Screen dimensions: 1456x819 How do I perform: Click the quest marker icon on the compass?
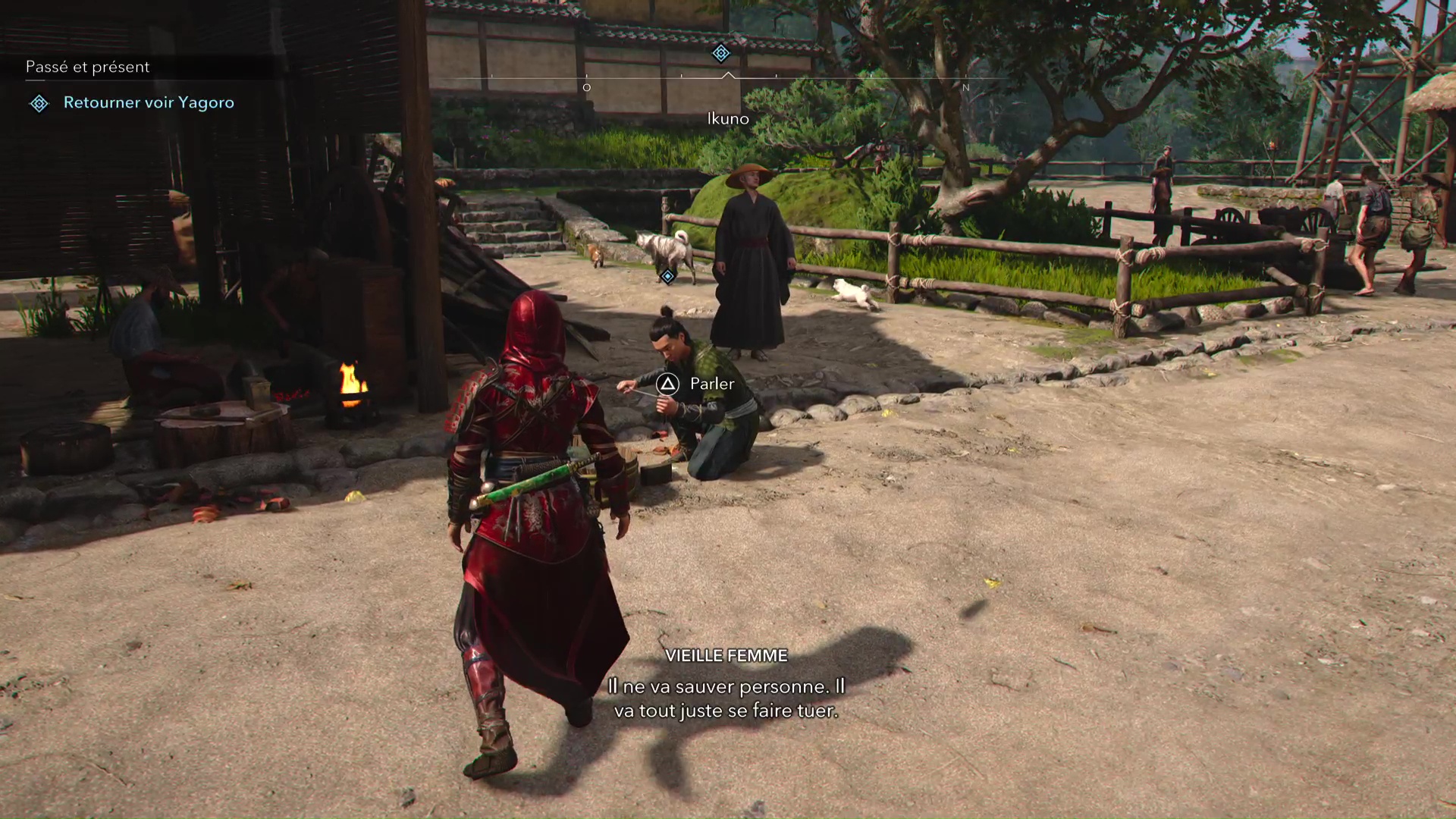(720, 54)
